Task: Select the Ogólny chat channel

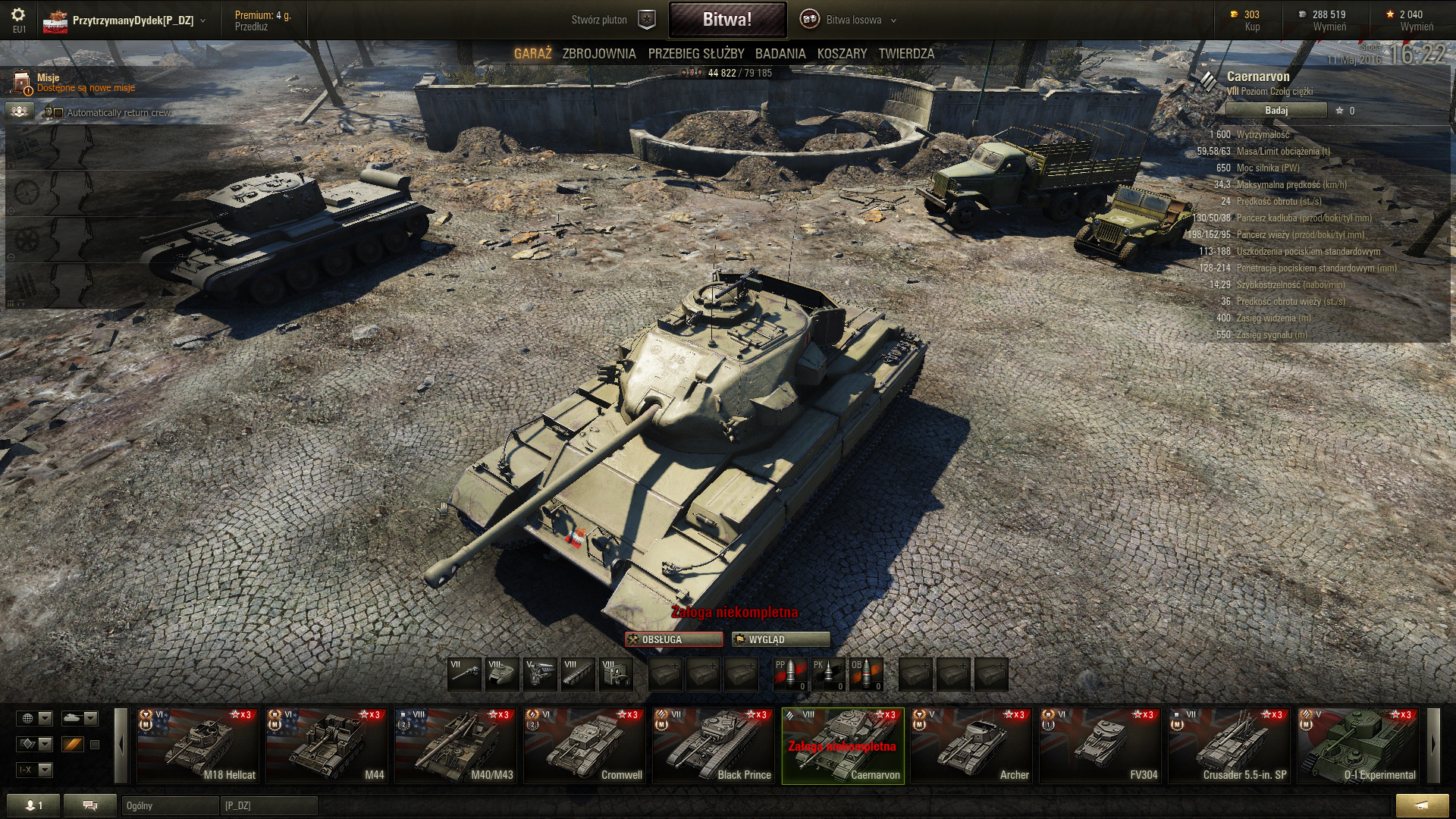Action: click(168, 805)
